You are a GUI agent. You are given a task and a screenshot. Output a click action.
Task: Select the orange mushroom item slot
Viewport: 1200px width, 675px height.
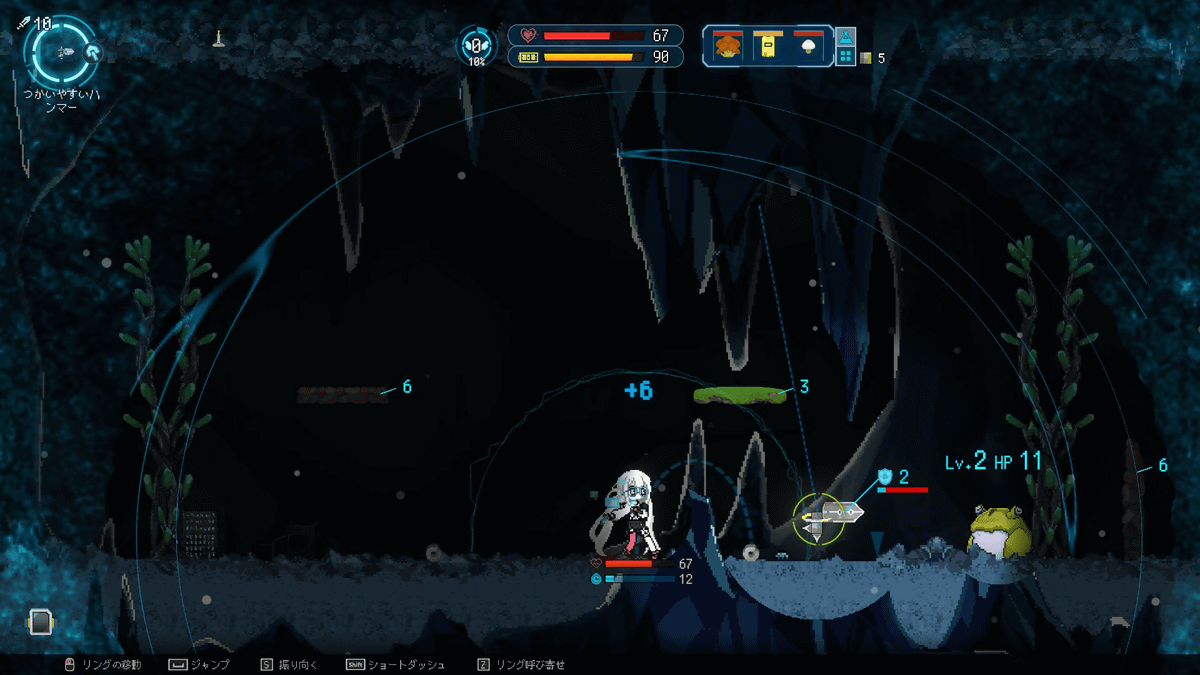tap(726, 46)
